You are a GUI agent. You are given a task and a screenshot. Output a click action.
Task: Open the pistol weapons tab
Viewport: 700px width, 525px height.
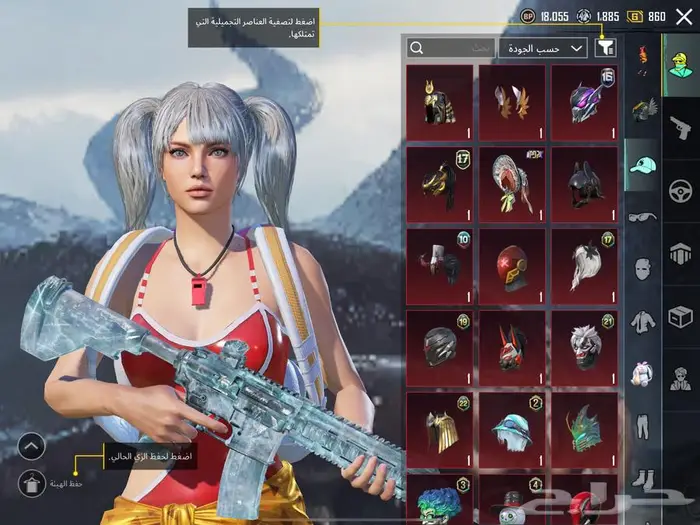tap(680, 126)
